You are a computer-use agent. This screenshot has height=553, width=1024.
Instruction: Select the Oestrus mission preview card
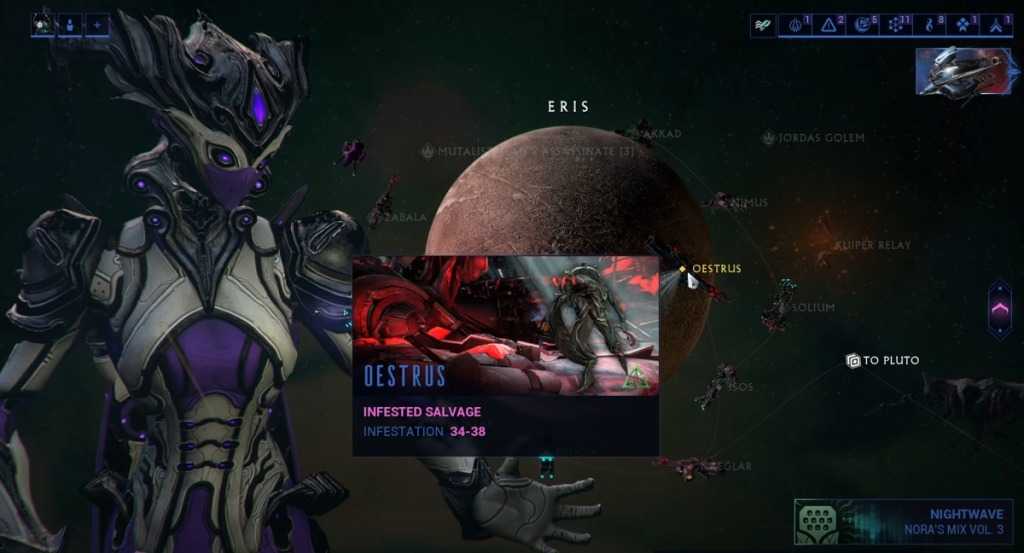[x=505, y=355]
